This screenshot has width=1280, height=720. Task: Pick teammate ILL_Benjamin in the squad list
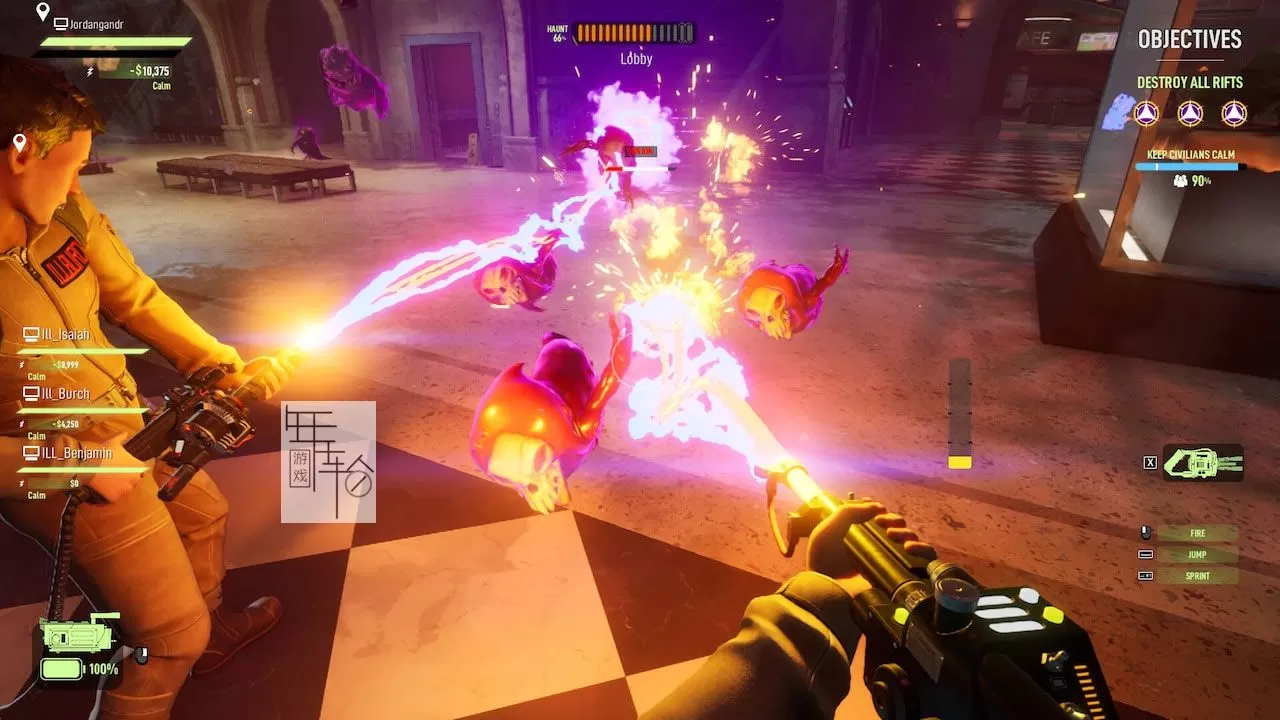point(76,453)
